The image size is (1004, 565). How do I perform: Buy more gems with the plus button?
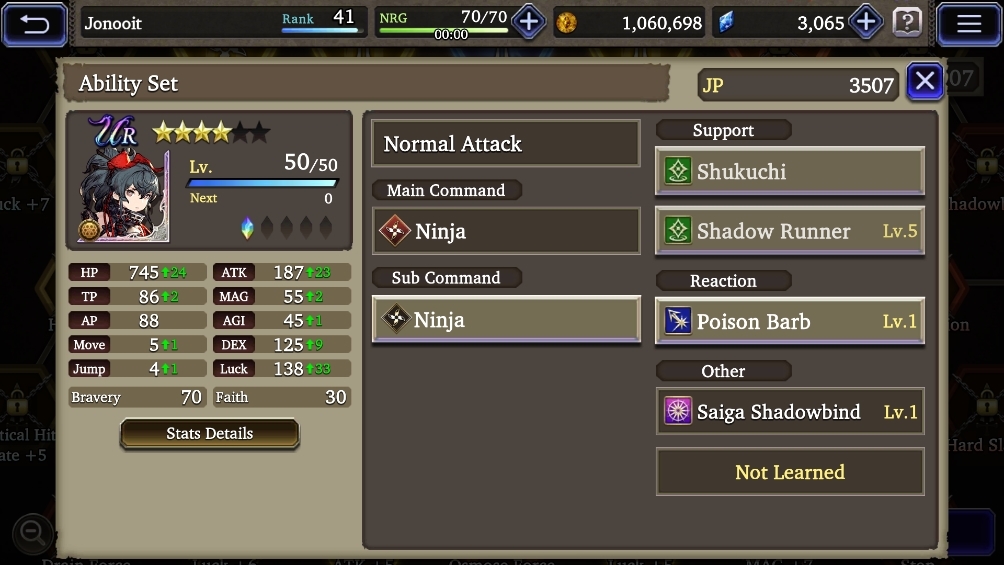865,22
